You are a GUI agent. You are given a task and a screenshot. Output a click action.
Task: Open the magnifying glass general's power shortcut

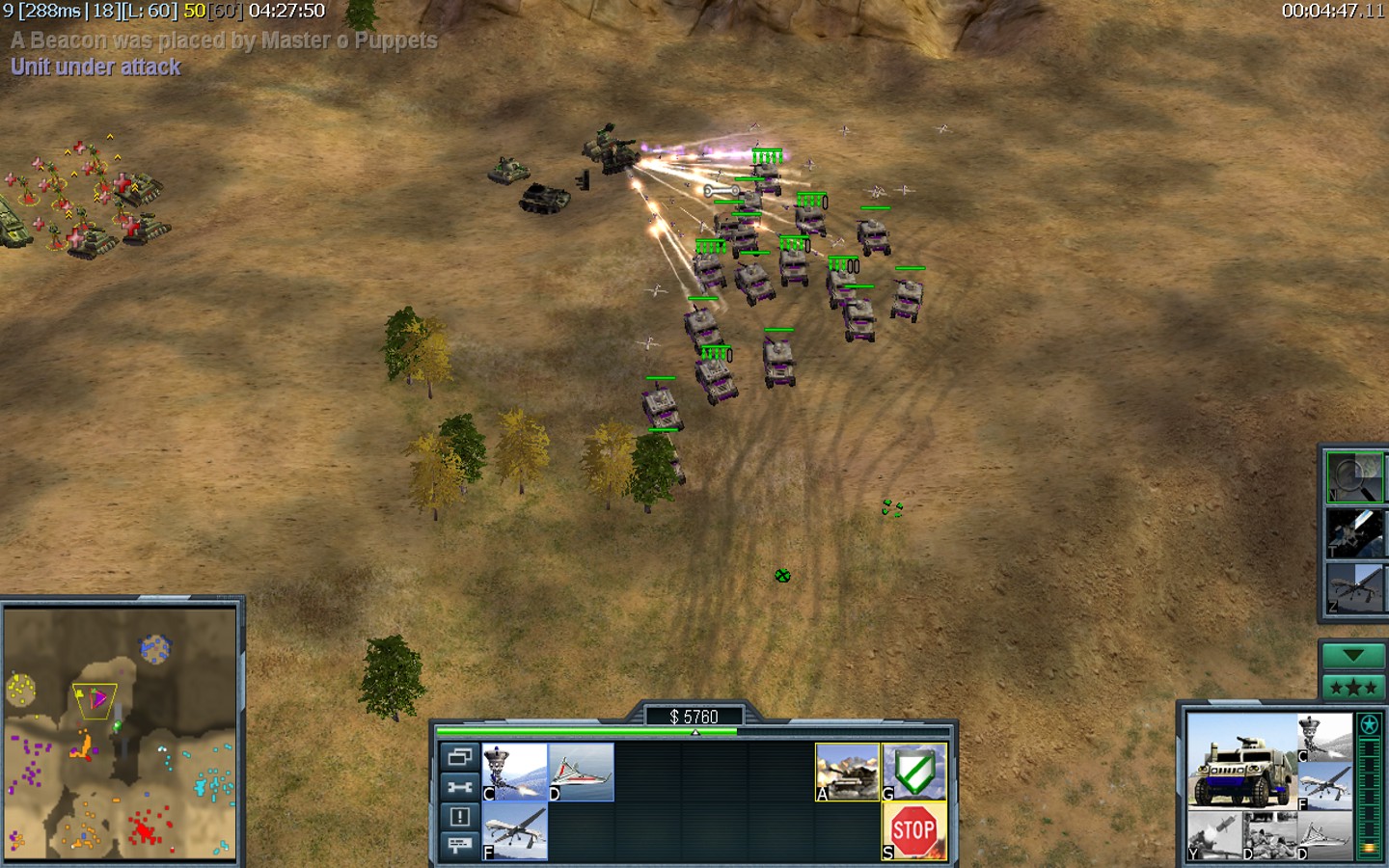tap(1353, 477)
